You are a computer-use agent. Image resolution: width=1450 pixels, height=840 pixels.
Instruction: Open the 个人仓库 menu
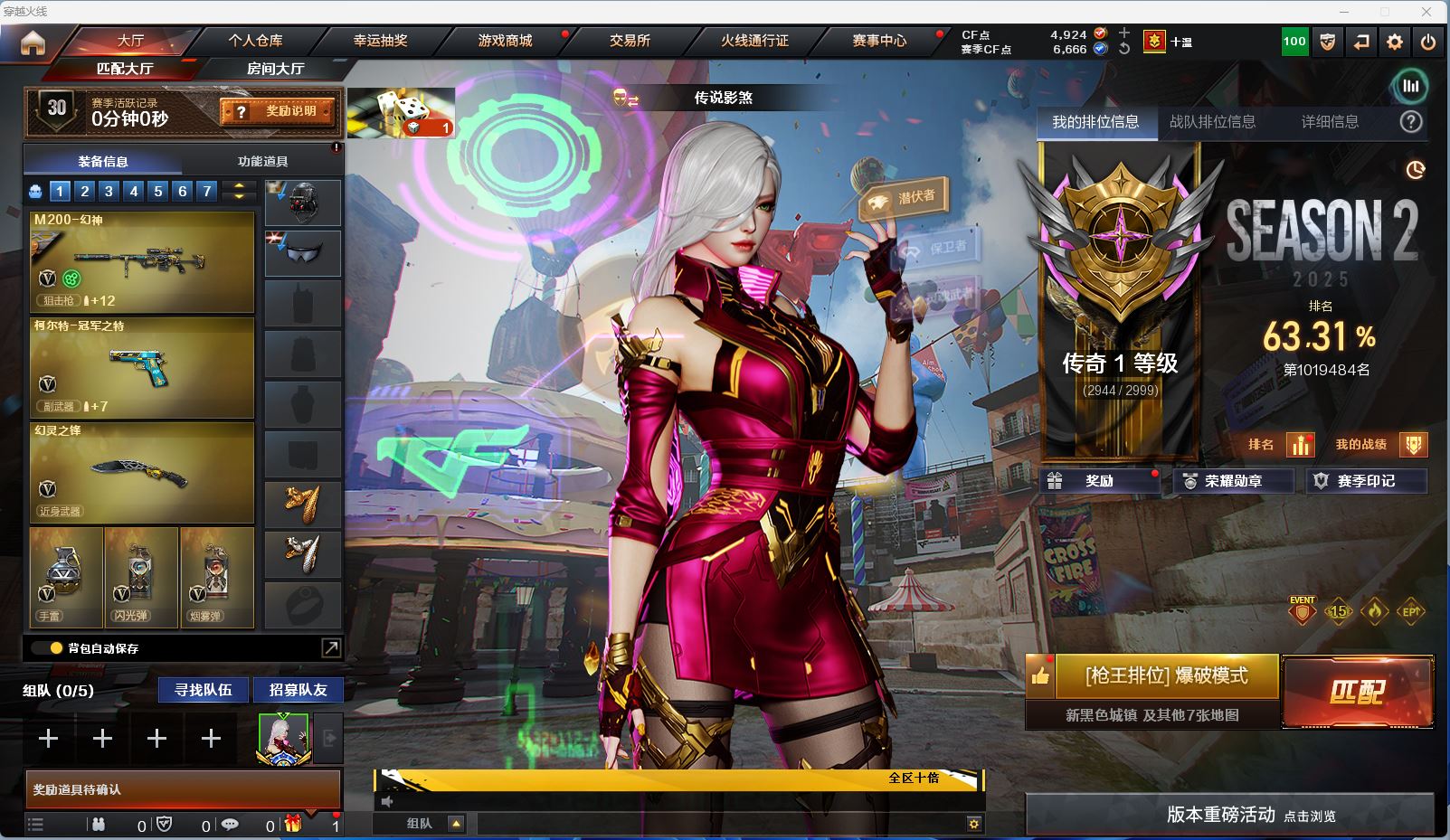(x=255, y=41)
